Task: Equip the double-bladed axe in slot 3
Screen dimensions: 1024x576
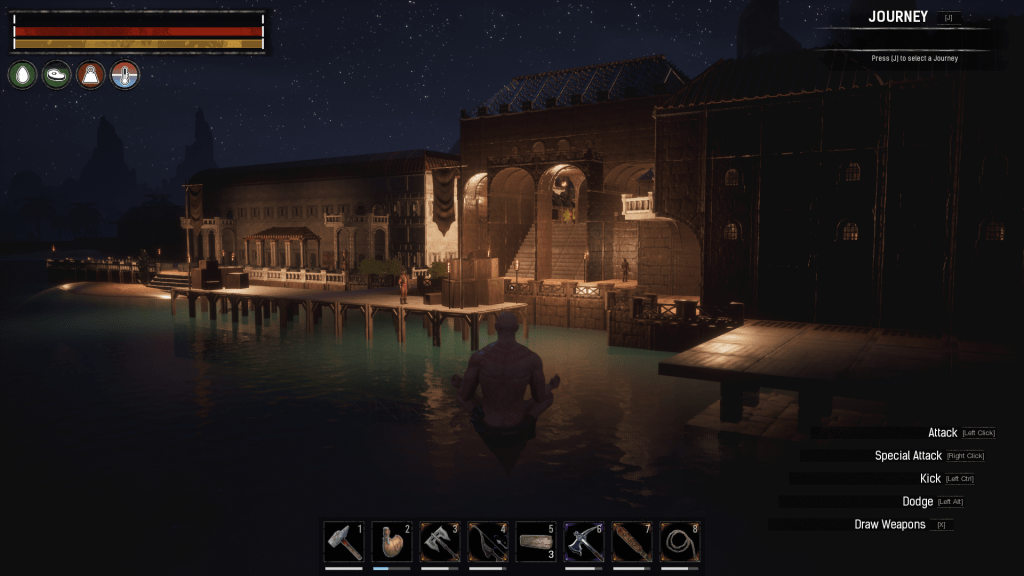Action: tap(440, 542)
